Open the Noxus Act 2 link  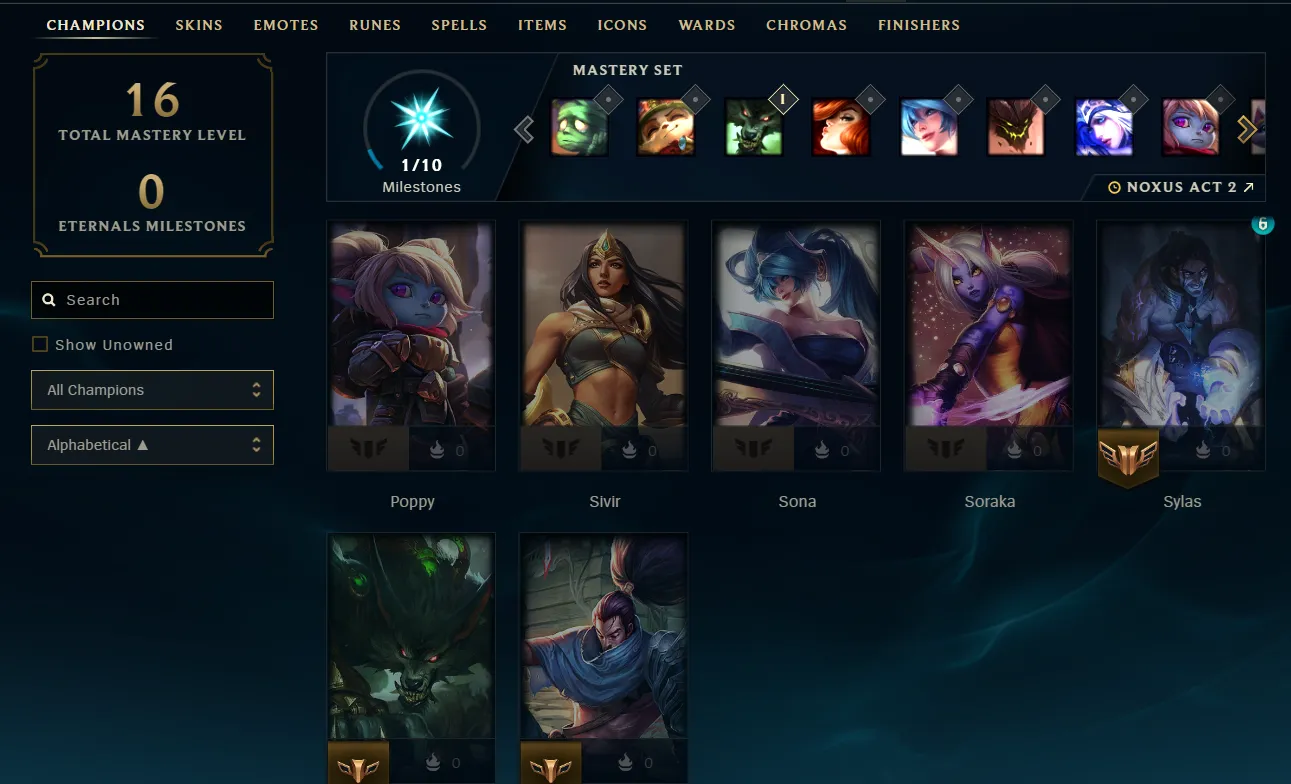coord(1182,187)
